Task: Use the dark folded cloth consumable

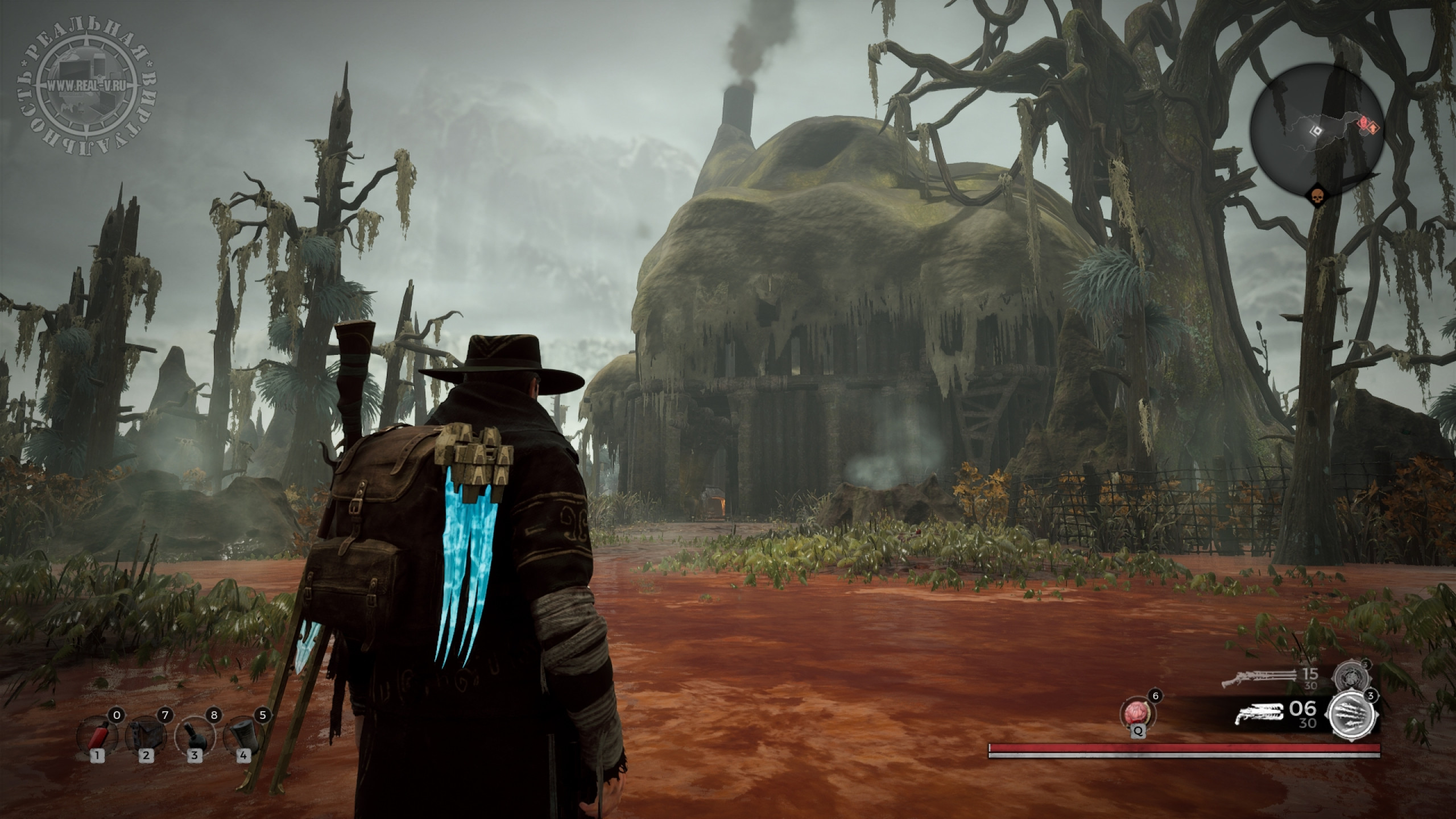Action: tap(146, 735)
